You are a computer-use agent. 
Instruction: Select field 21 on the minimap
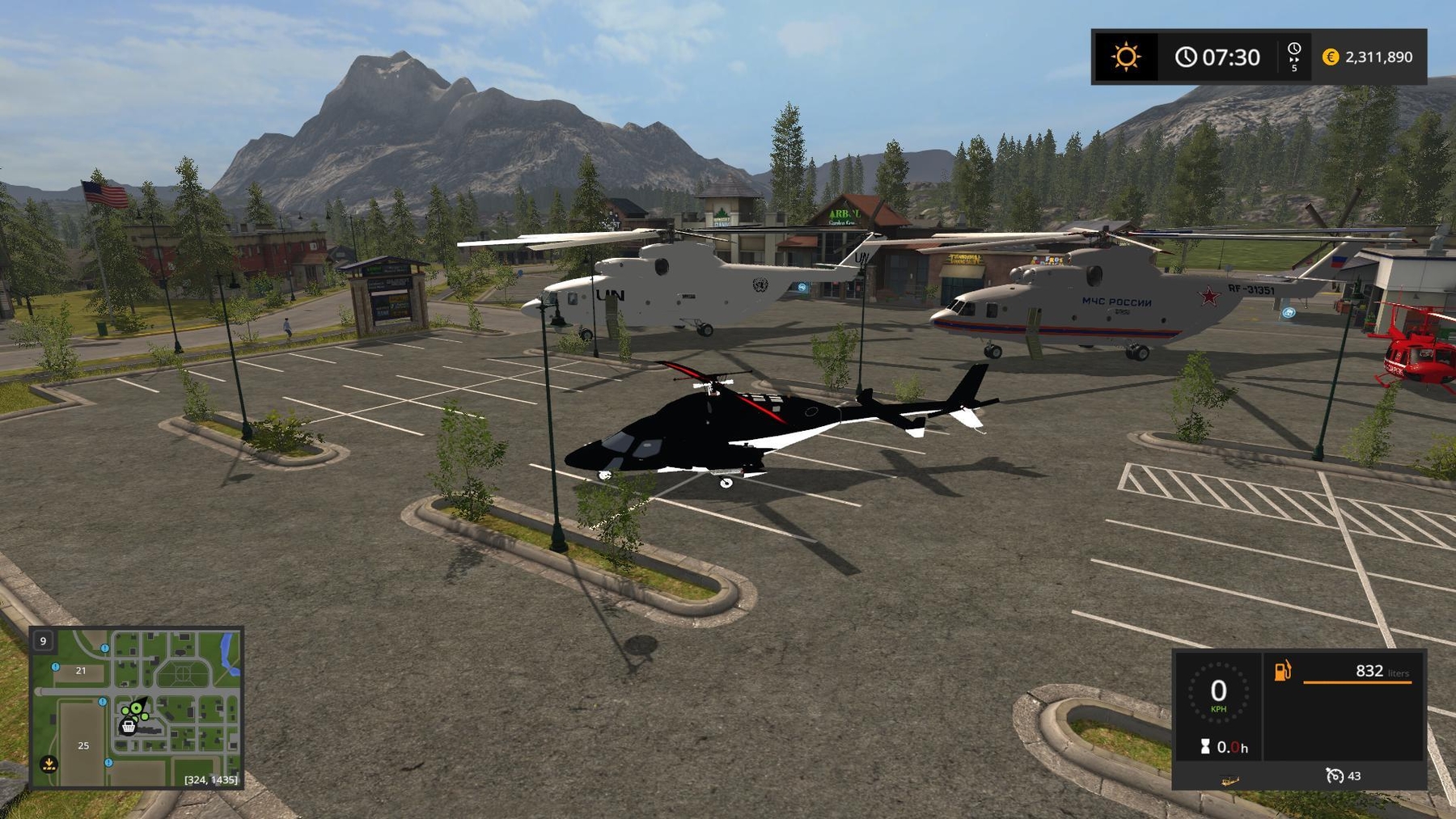[81, 670]
